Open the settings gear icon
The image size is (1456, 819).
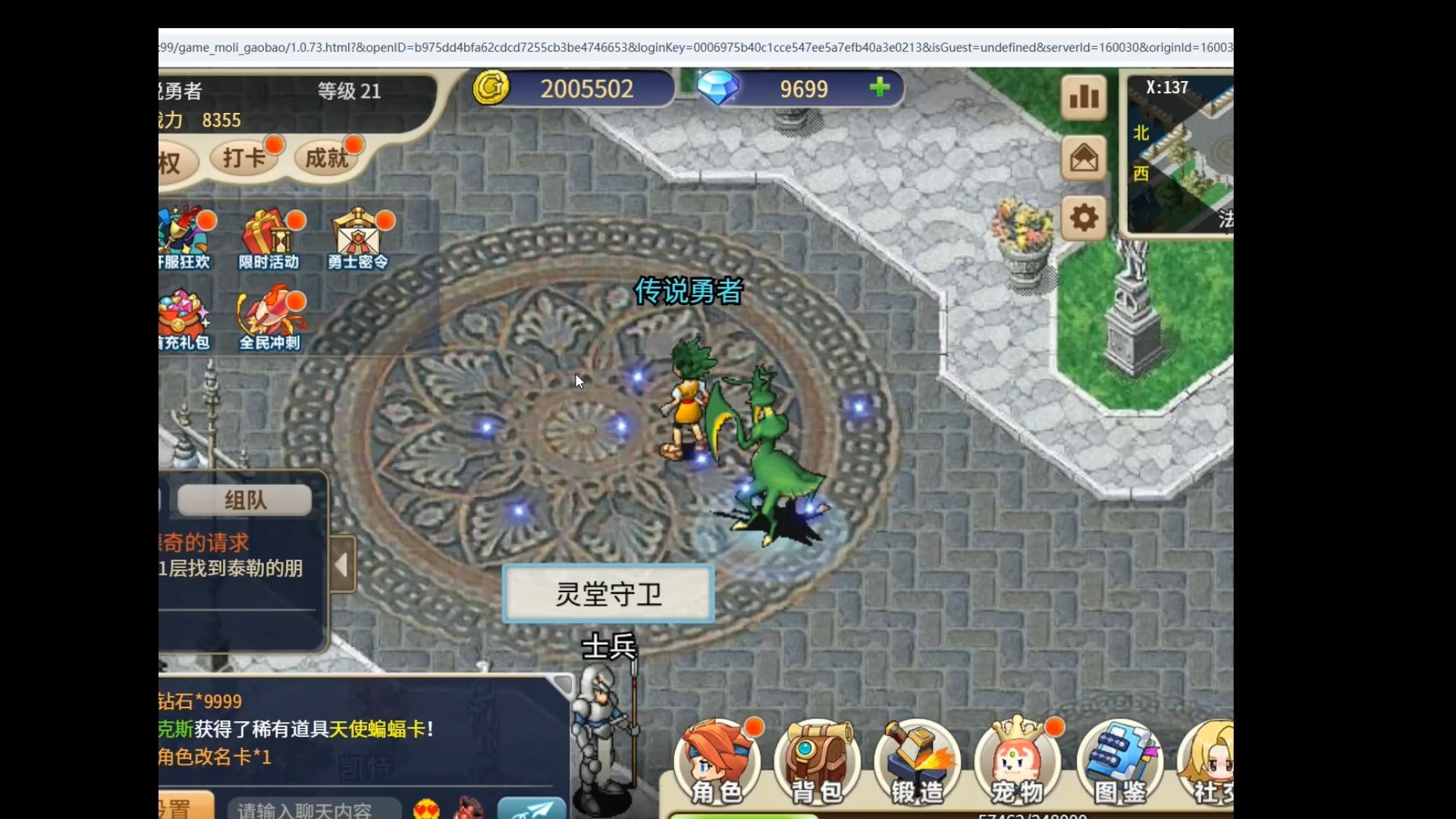1083,218
